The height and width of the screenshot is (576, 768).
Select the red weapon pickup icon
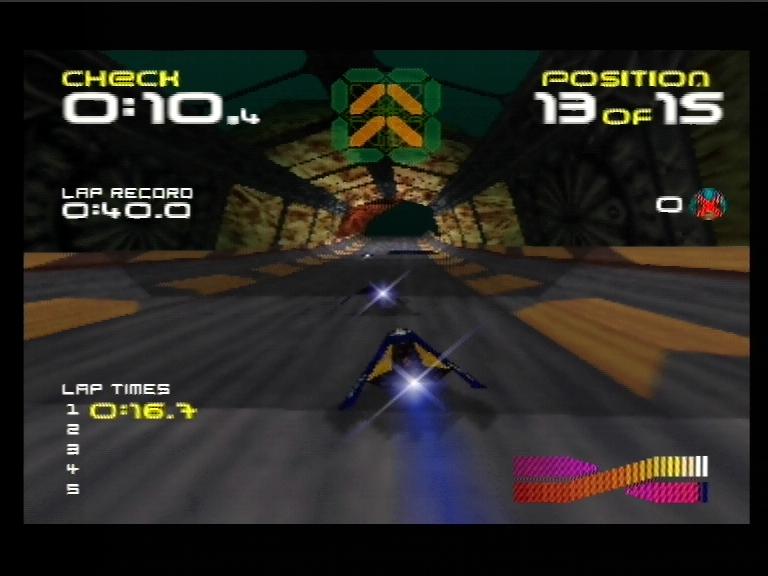pyautogui.click(x=707, y=205)
